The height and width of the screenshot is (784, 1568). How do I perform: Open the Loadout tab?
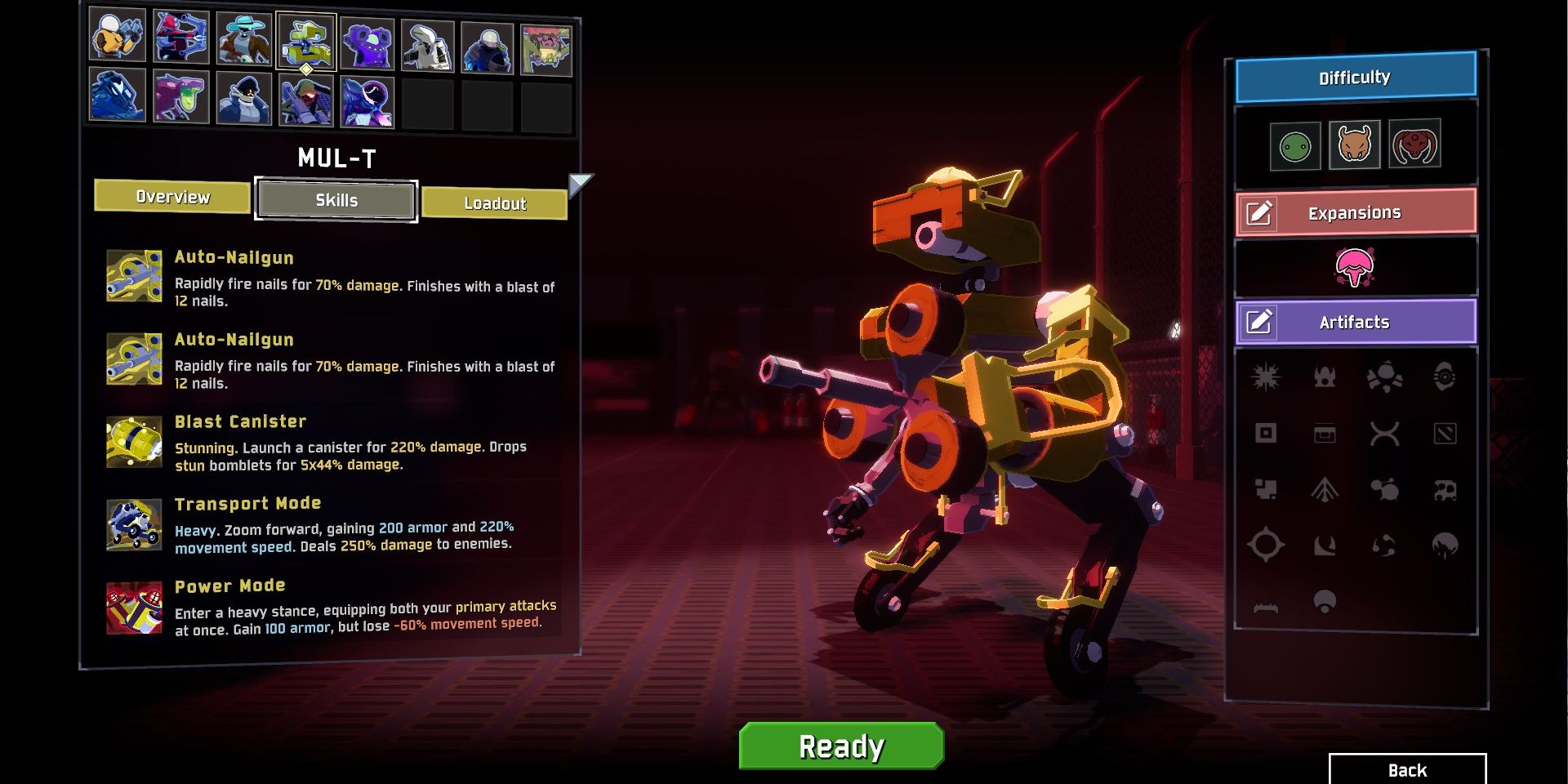coord(494,204)
